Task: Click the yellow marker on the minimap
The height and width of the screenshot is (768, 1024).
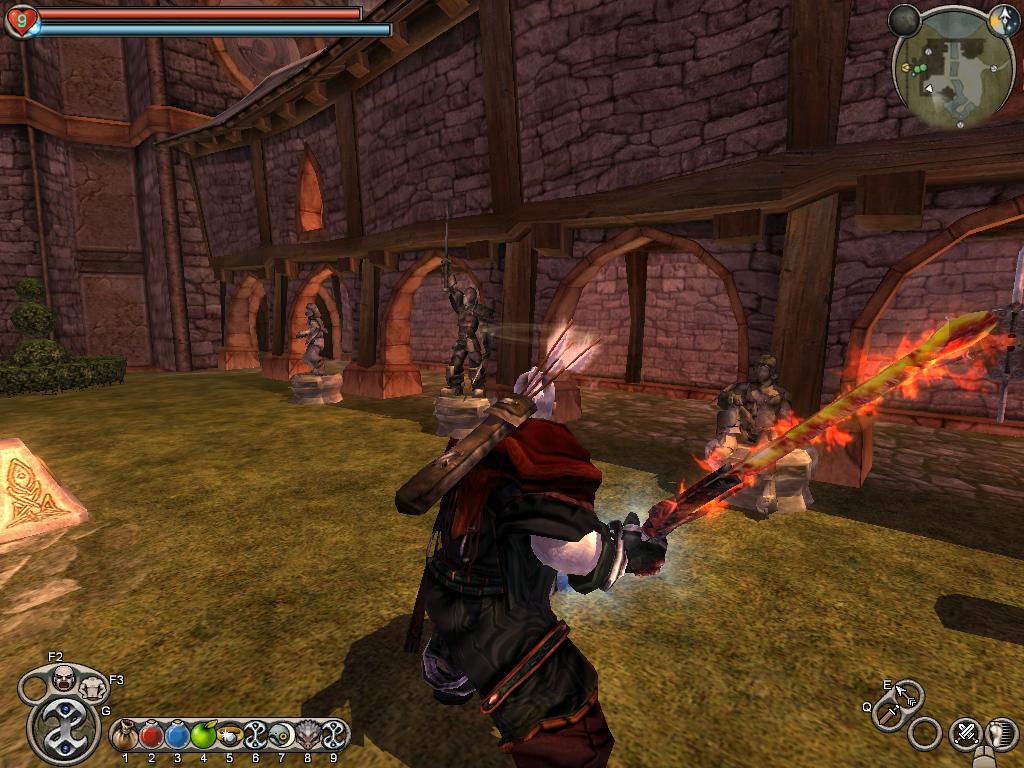Action: [x=905, y=68]
